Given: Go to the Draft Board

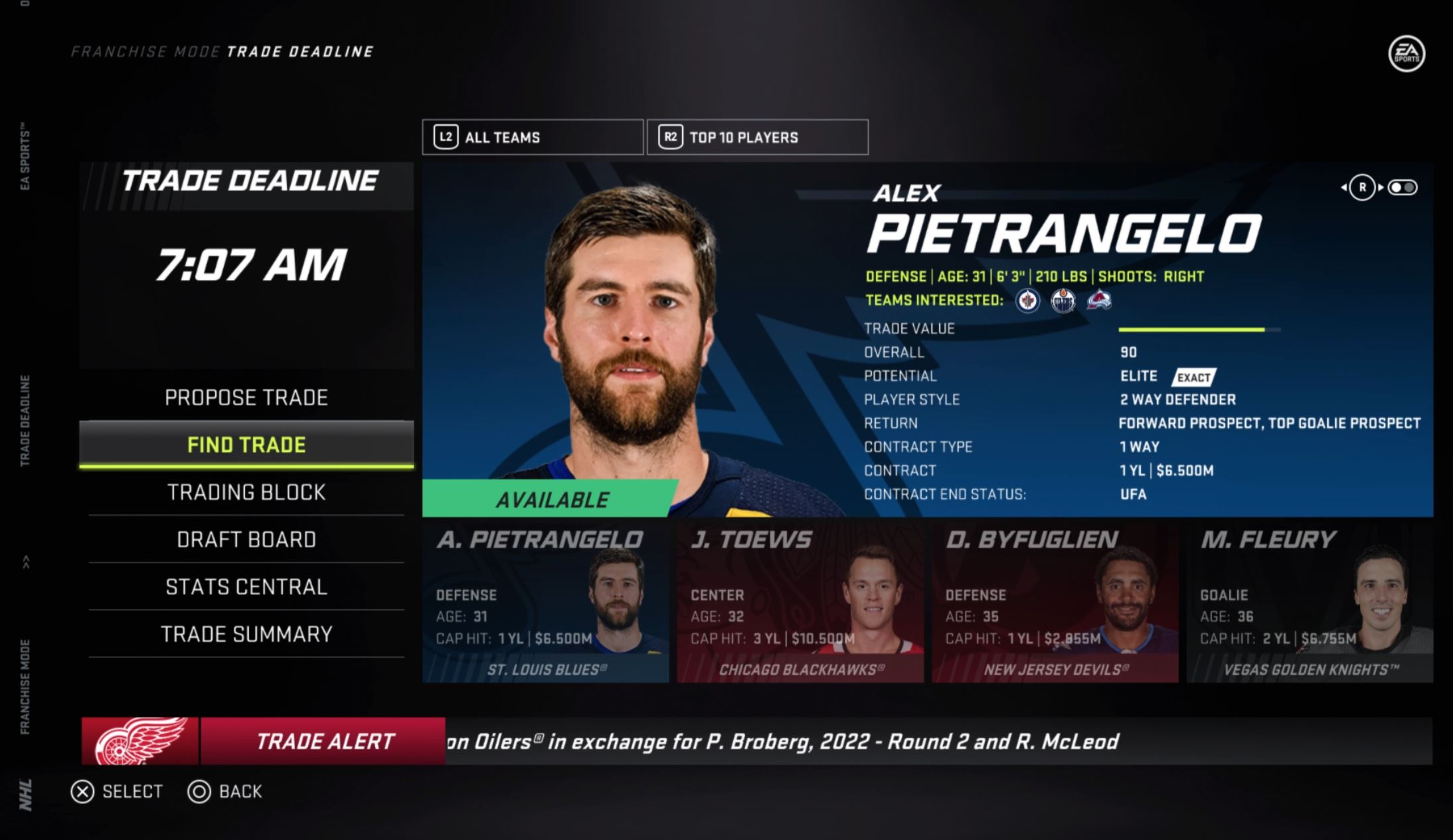Looking at the screenshot, I should [246, 539].
